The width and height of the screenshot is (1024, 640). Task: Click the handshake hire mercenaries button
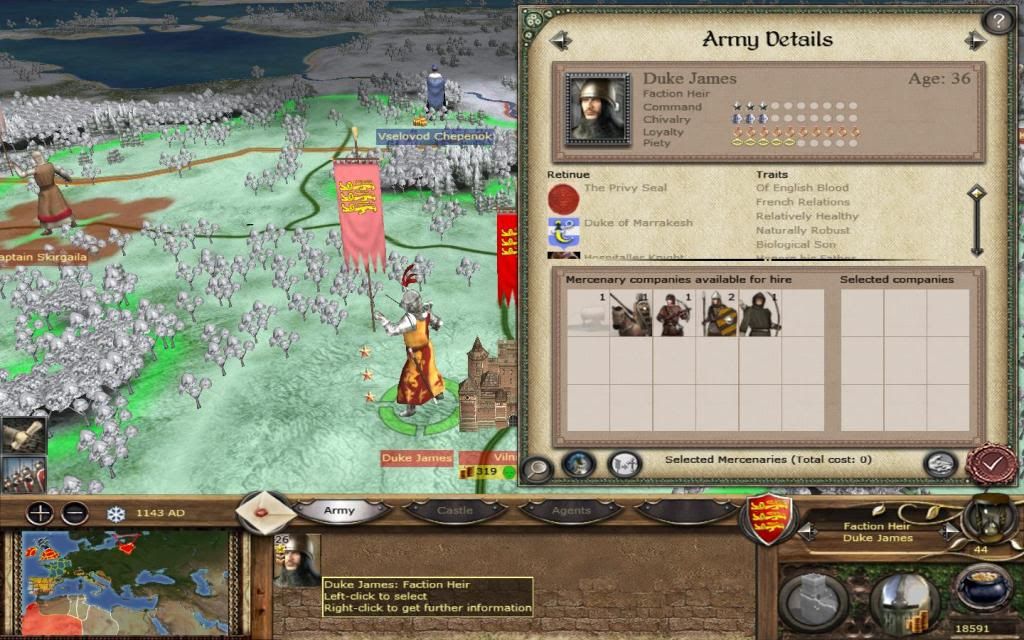(x=938, y=463)
